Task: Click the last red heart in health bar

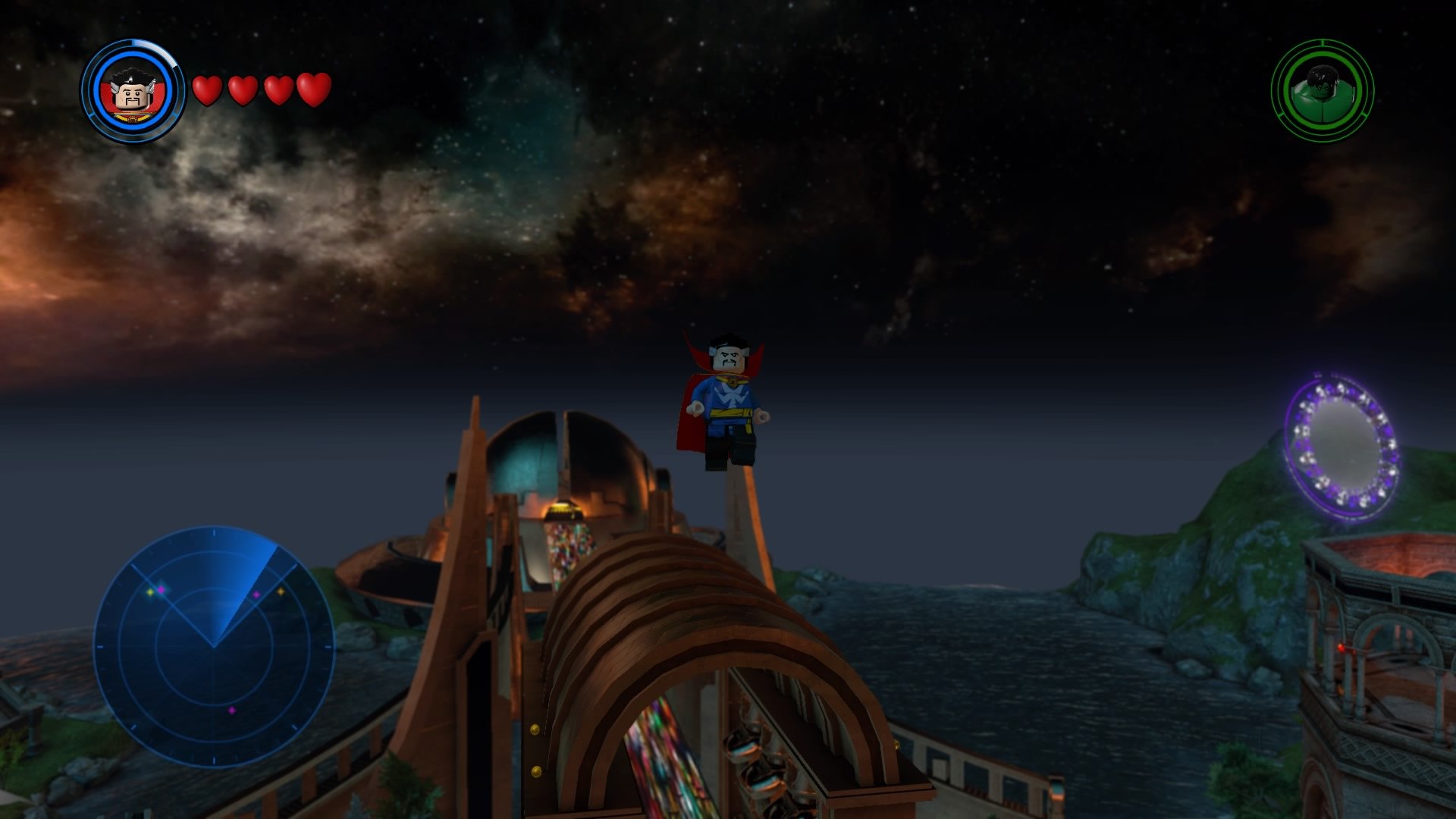Action: [x=312, y=89]
